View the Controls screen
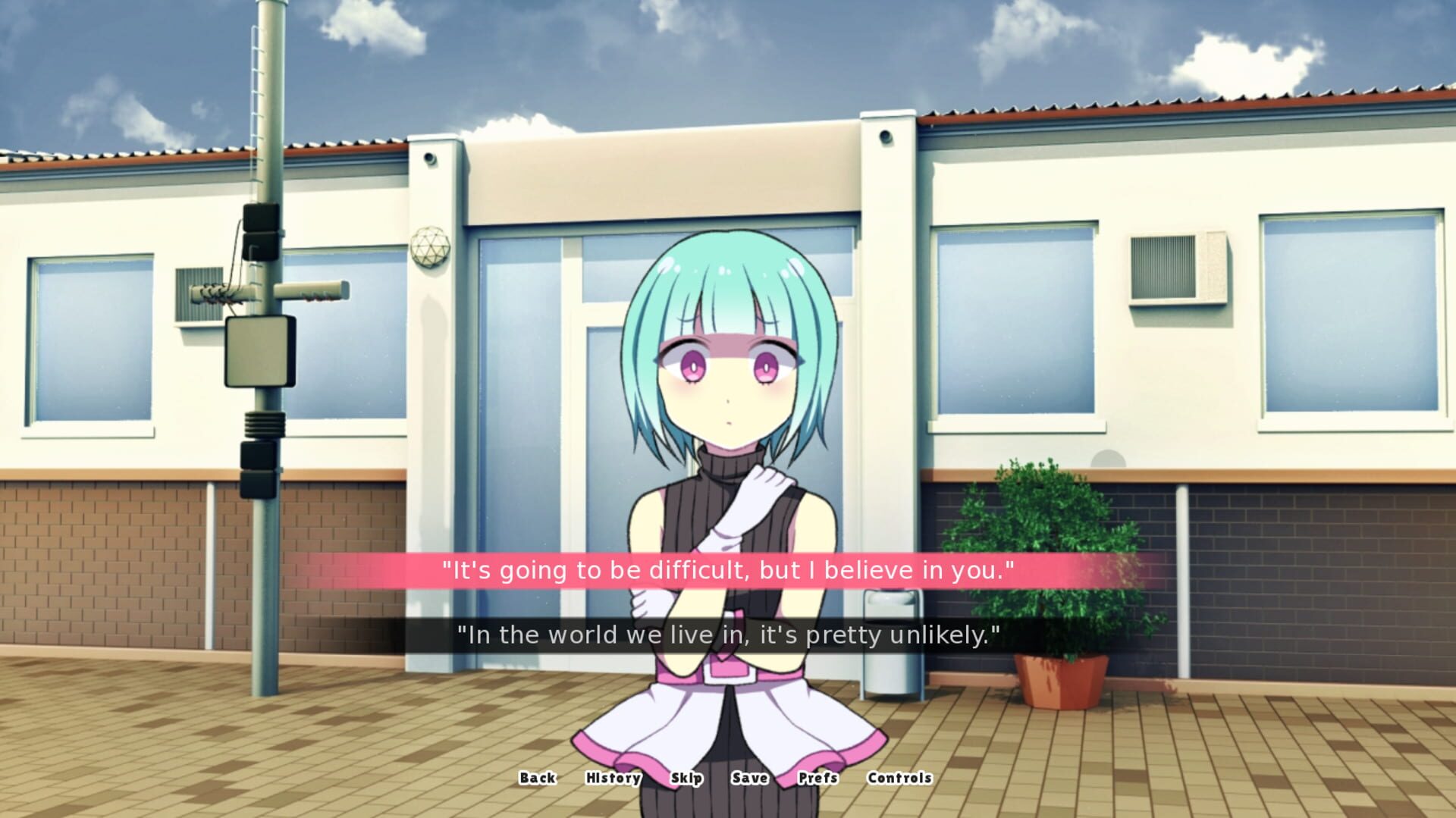This screenshot has height=818, width=1456. pos(899,779)
